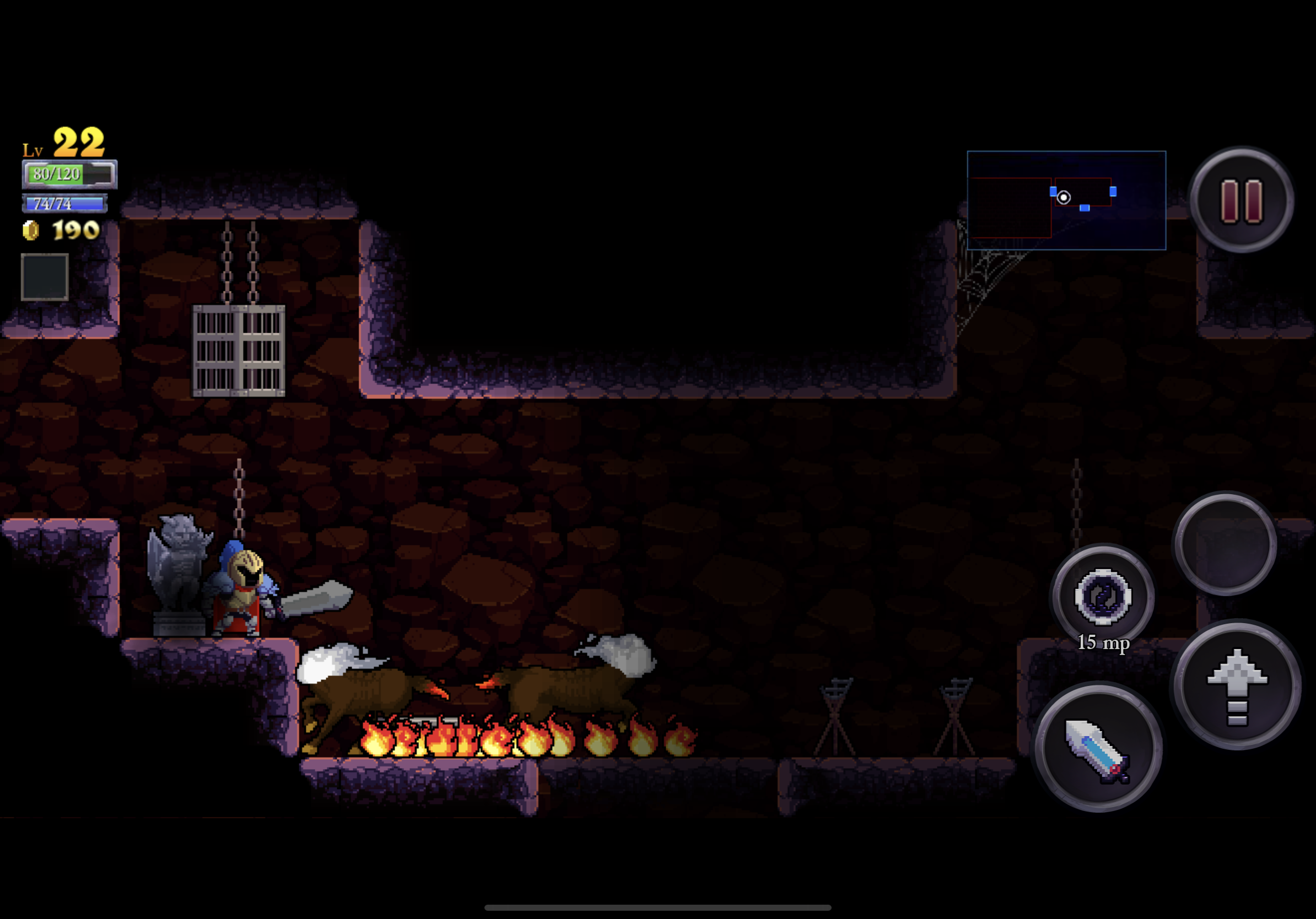This screenshot has width=1316, height=919.
Task: Cast the 15 mp spell
Action: 1102,597
